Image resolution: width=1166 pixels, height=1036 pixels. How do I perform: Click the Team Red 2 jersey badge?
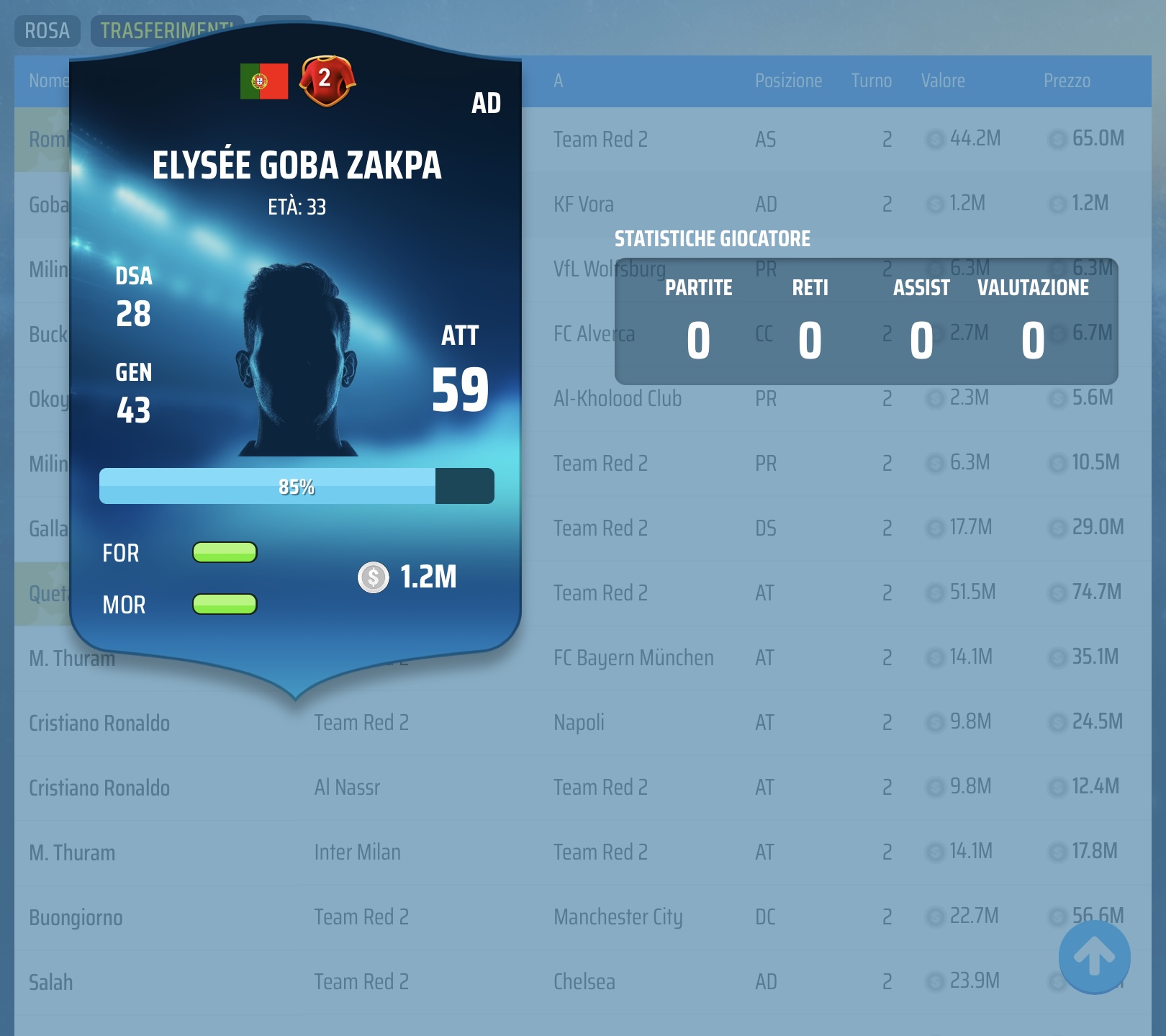[x=327, y=80]
